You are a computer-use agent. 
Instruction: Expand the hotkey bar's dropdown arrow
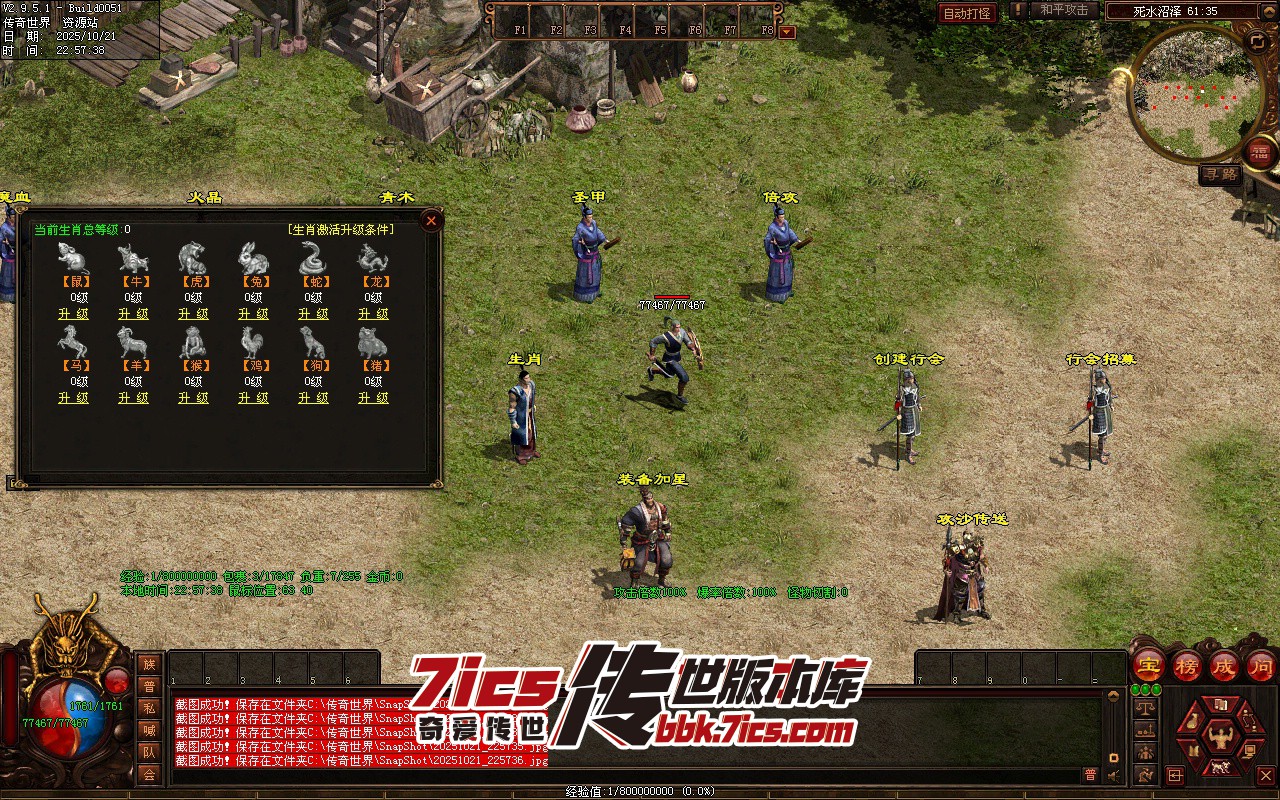point(787,31)
